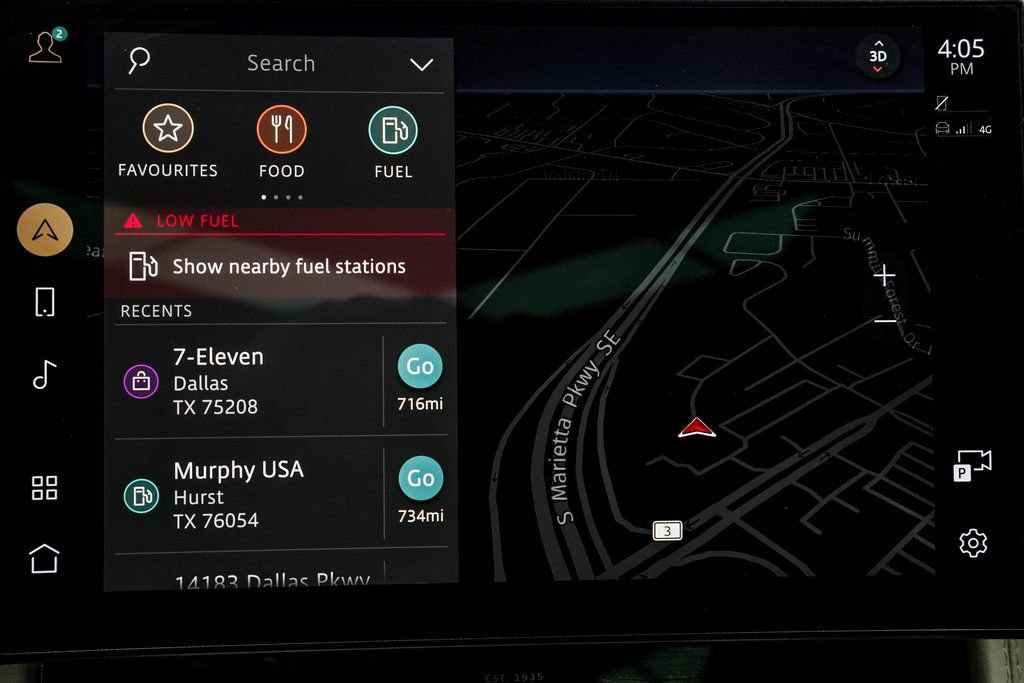Image resolution: width=1024 pixels, height=683 pixels.
Task: Select the 7-Eleven Dallas recent entry
Action: [250, 381]
